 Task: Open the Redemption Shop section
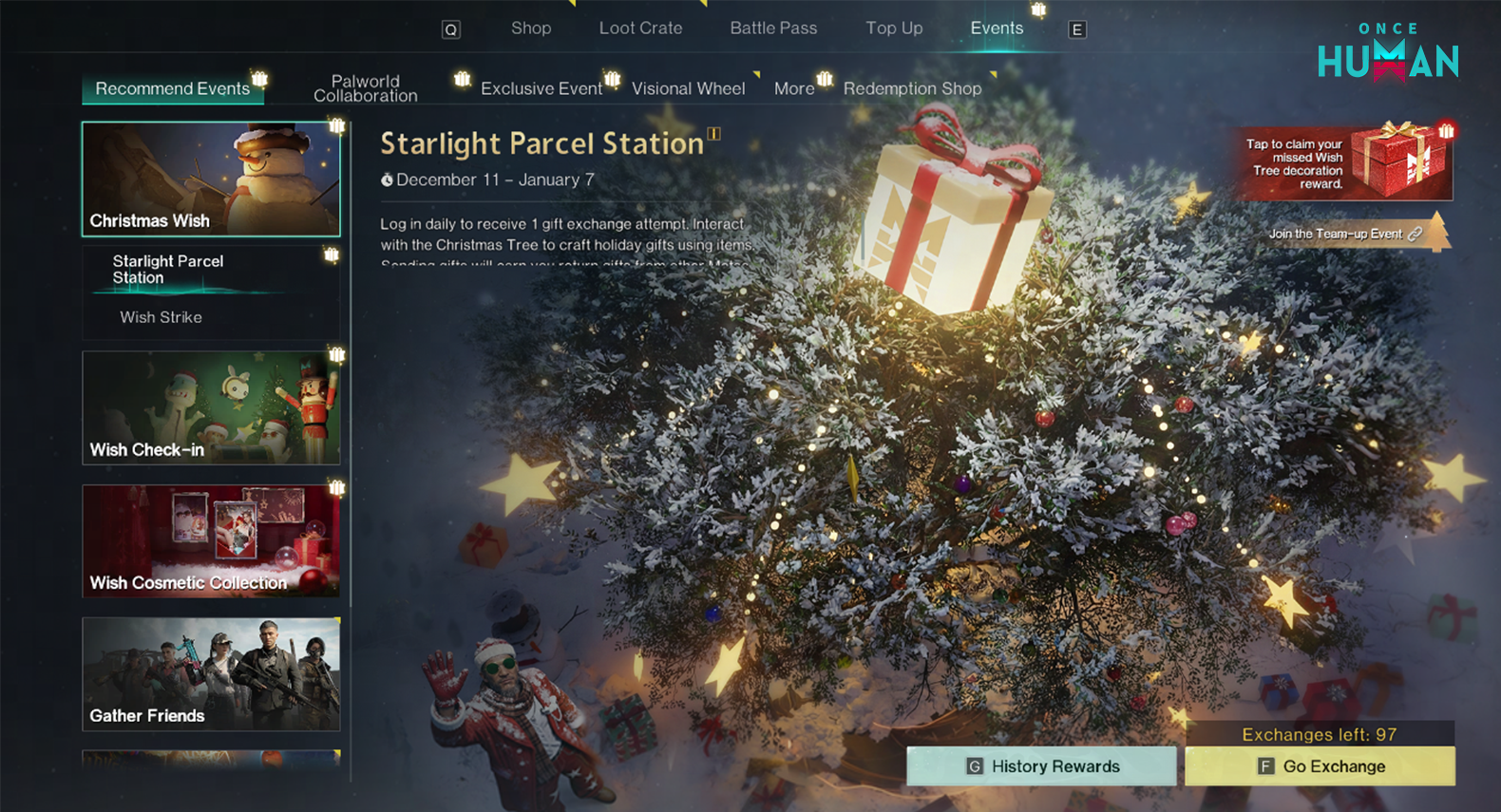pyautogui.click(x=912, y=88)
